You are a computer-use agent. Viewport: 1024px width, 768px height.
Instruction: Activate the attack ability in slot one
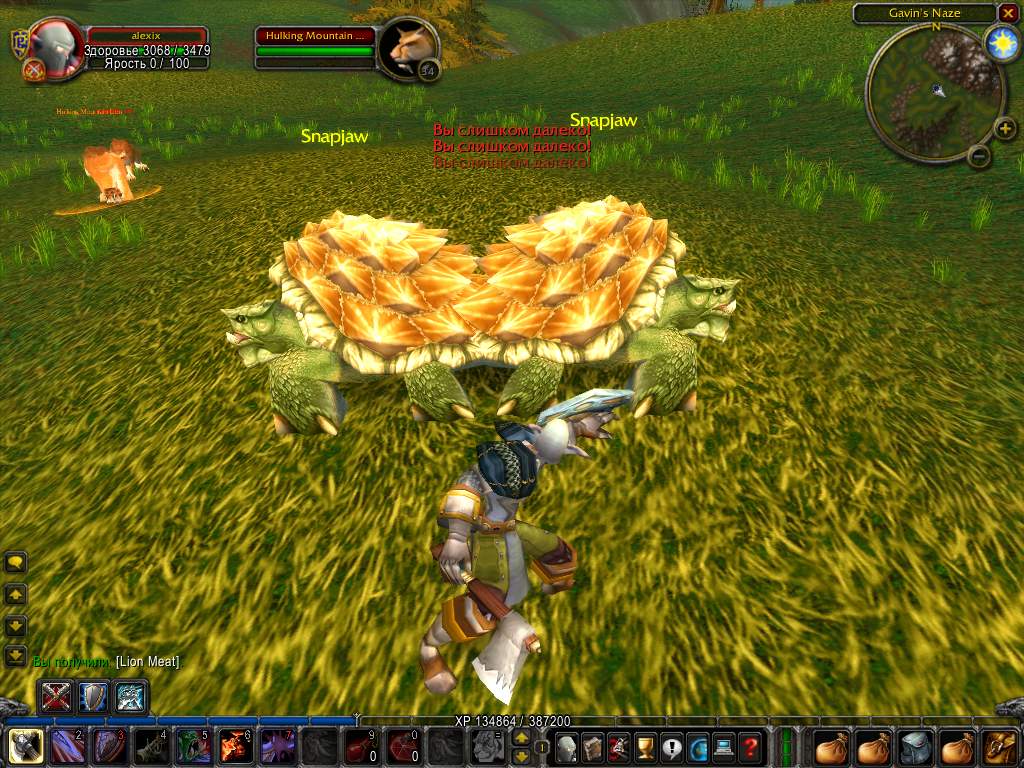(x=25, y=746)
